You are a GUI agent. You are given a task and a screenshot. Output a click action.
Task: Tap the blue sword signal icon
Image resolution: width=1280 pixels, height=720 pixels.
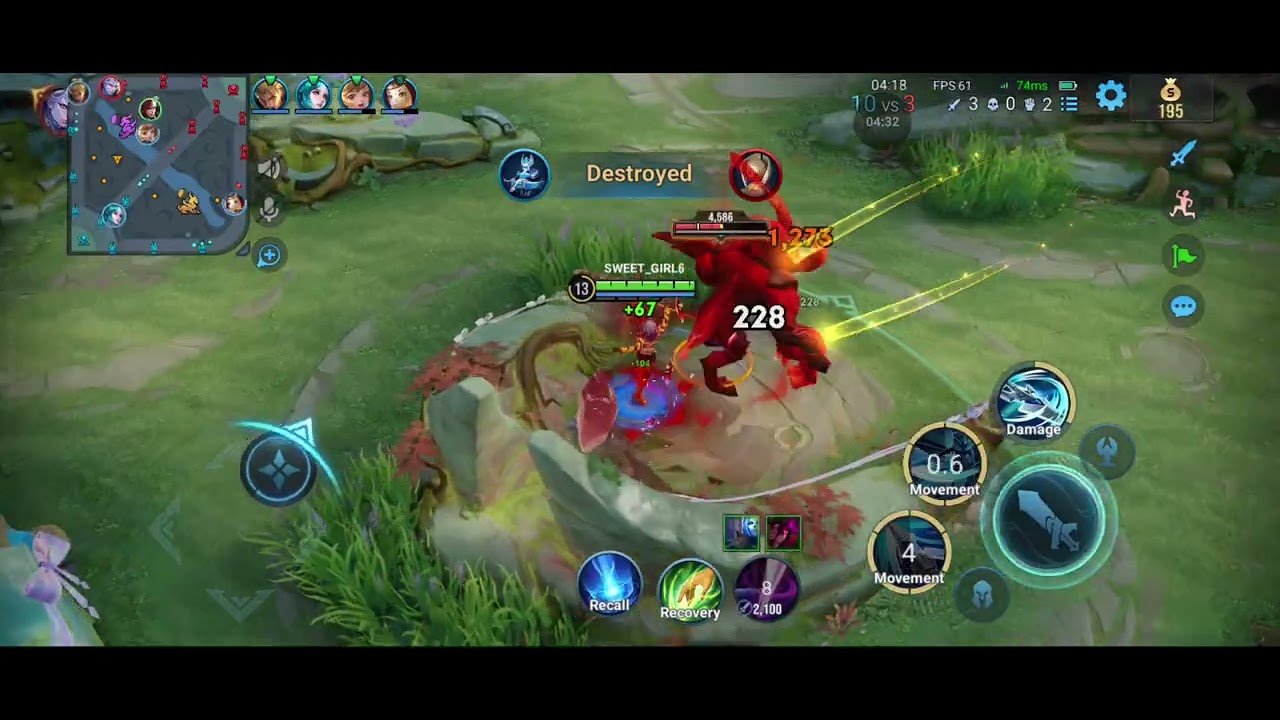1183,153
